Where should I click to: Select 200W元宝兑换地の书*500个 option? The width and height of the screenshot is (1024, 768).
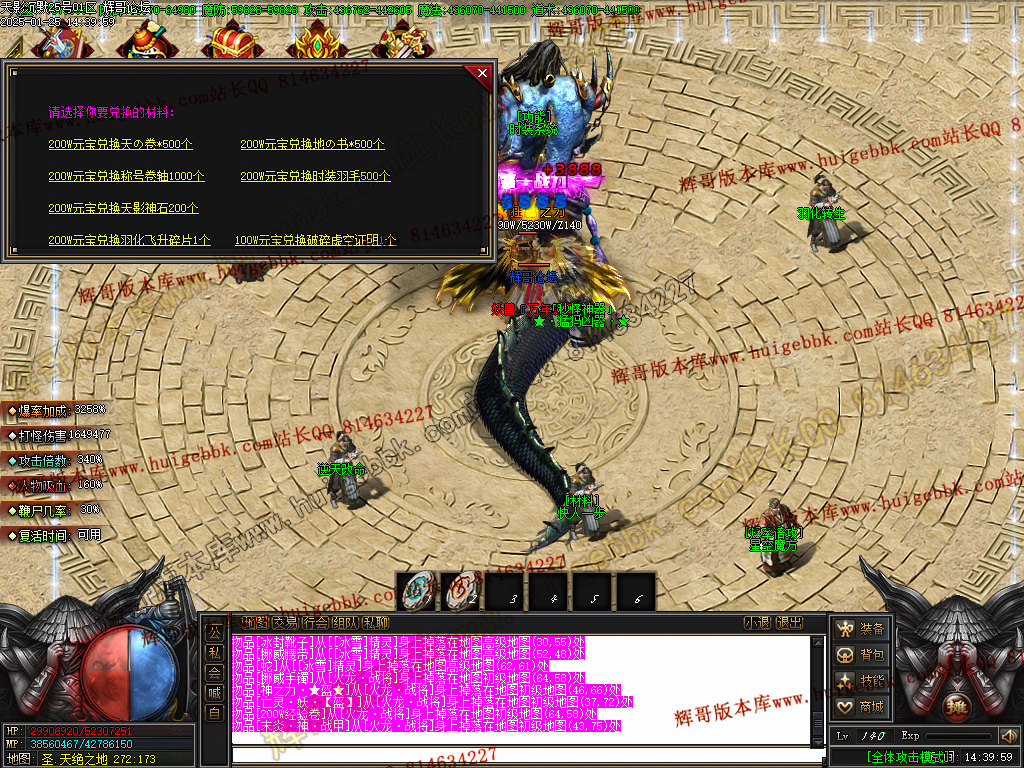(312, 144)
